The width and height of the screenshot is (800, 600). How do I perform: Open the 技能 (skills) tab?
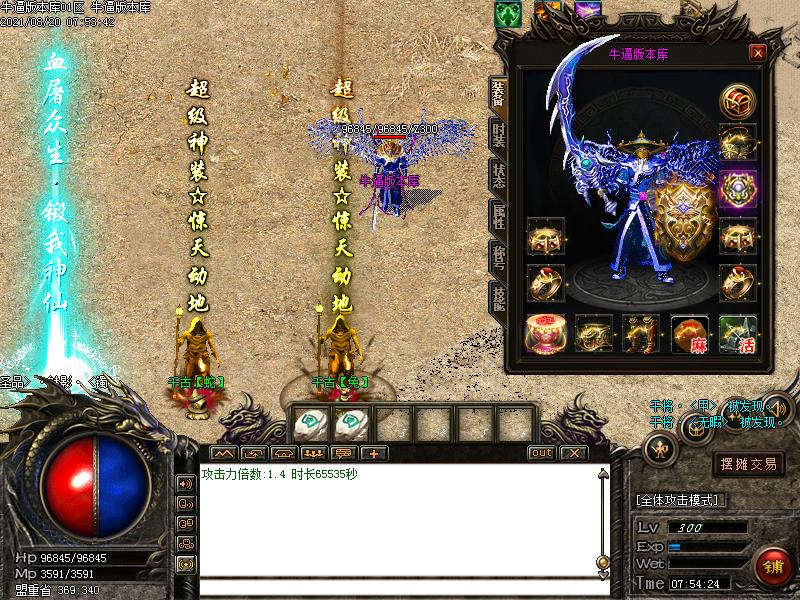(x=497, y=299)
